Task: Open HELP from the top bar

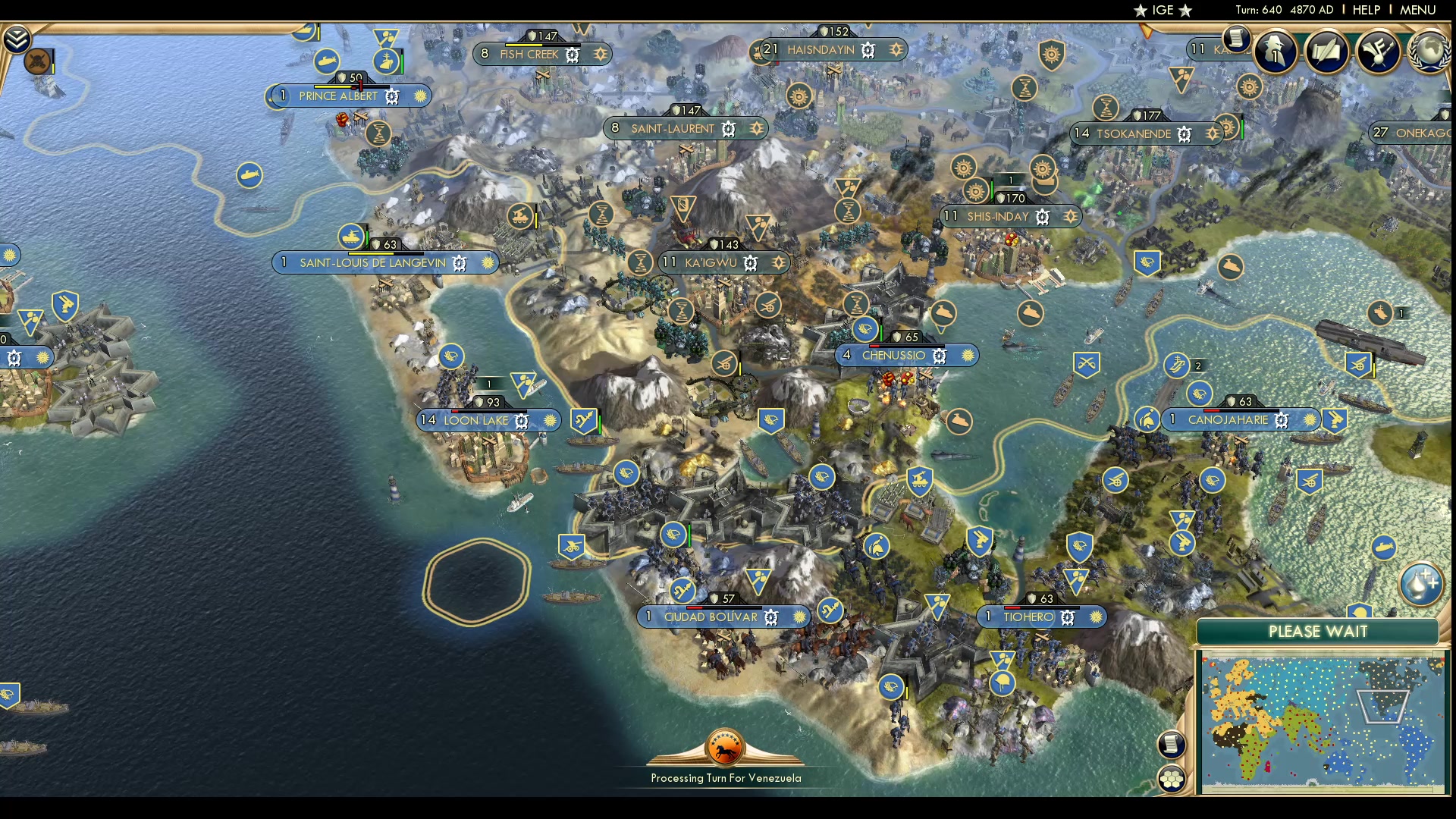Action: (x=1365, y=10)
